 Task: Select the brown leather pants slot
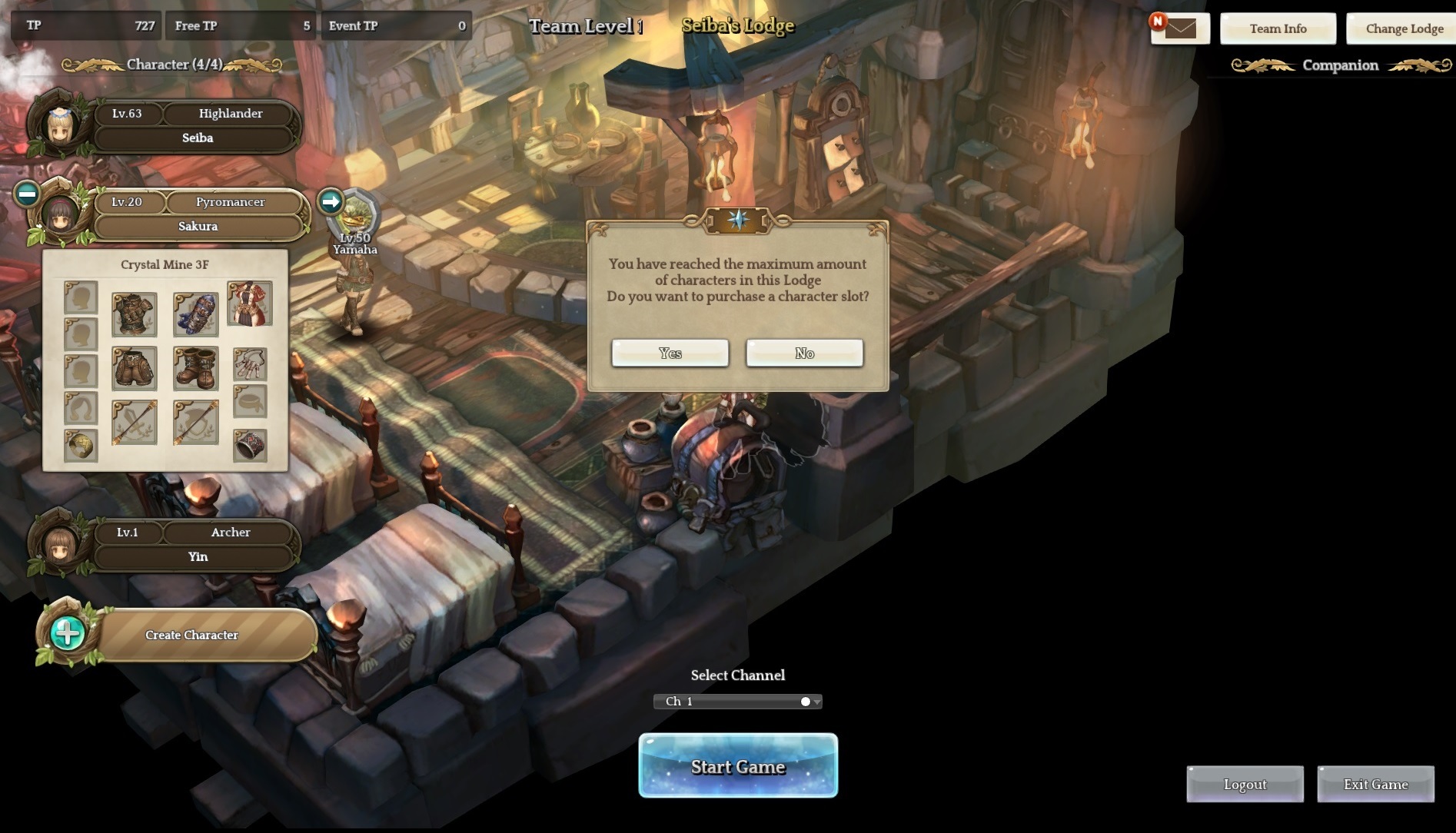pyautogui.click(x=135, y=368)
